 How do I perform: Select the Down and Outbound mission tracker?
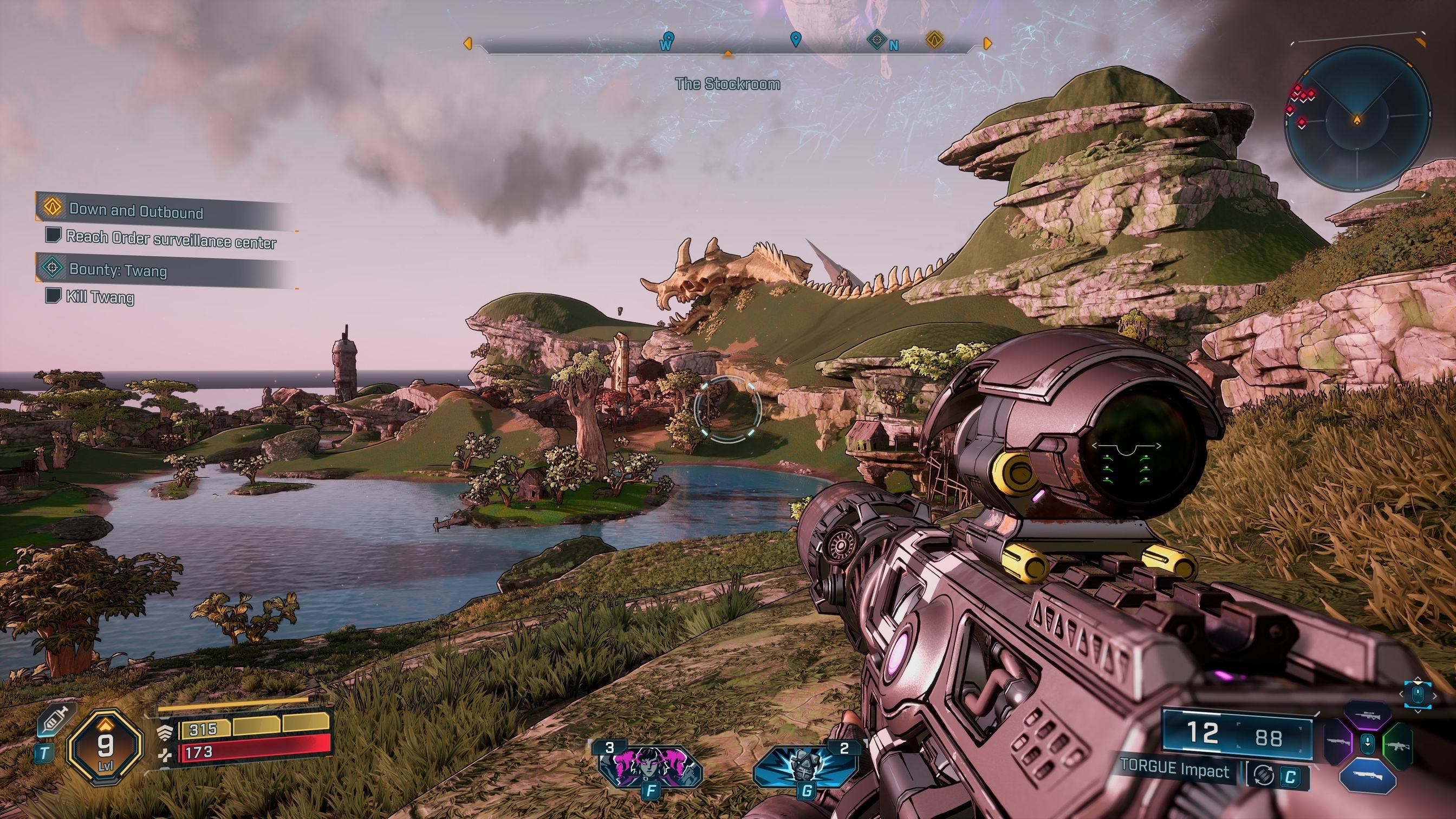pyautogui.click(x=135, y=211)
